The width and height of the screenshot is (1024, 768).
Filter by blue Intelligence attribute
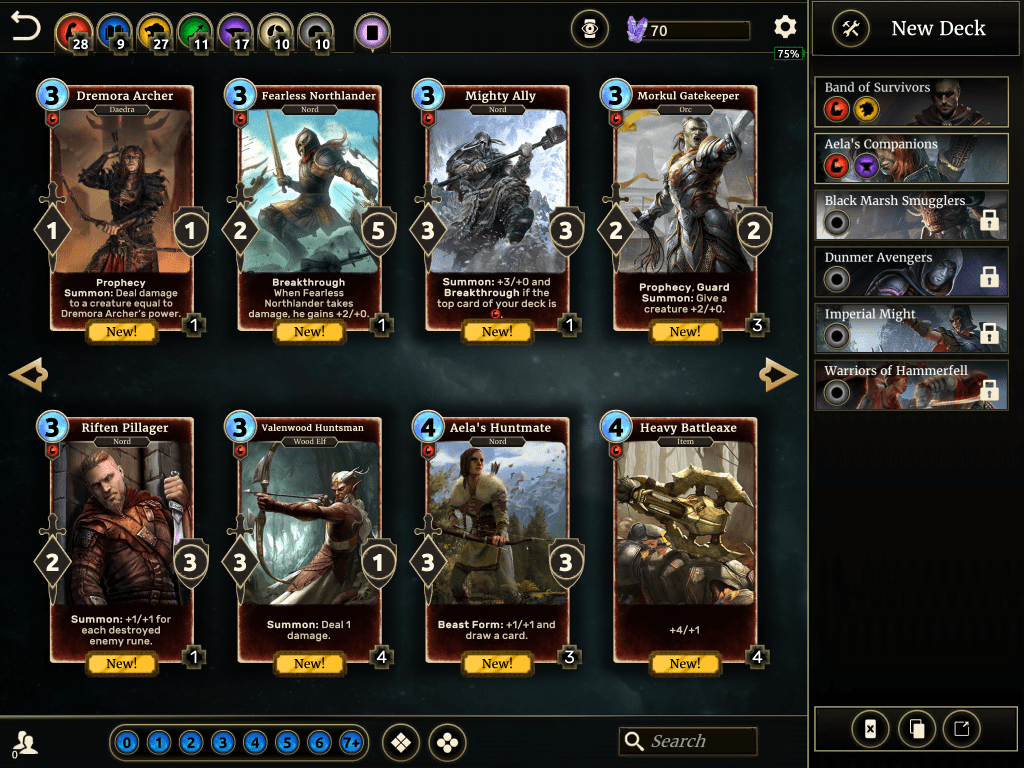tap(116, 31)
